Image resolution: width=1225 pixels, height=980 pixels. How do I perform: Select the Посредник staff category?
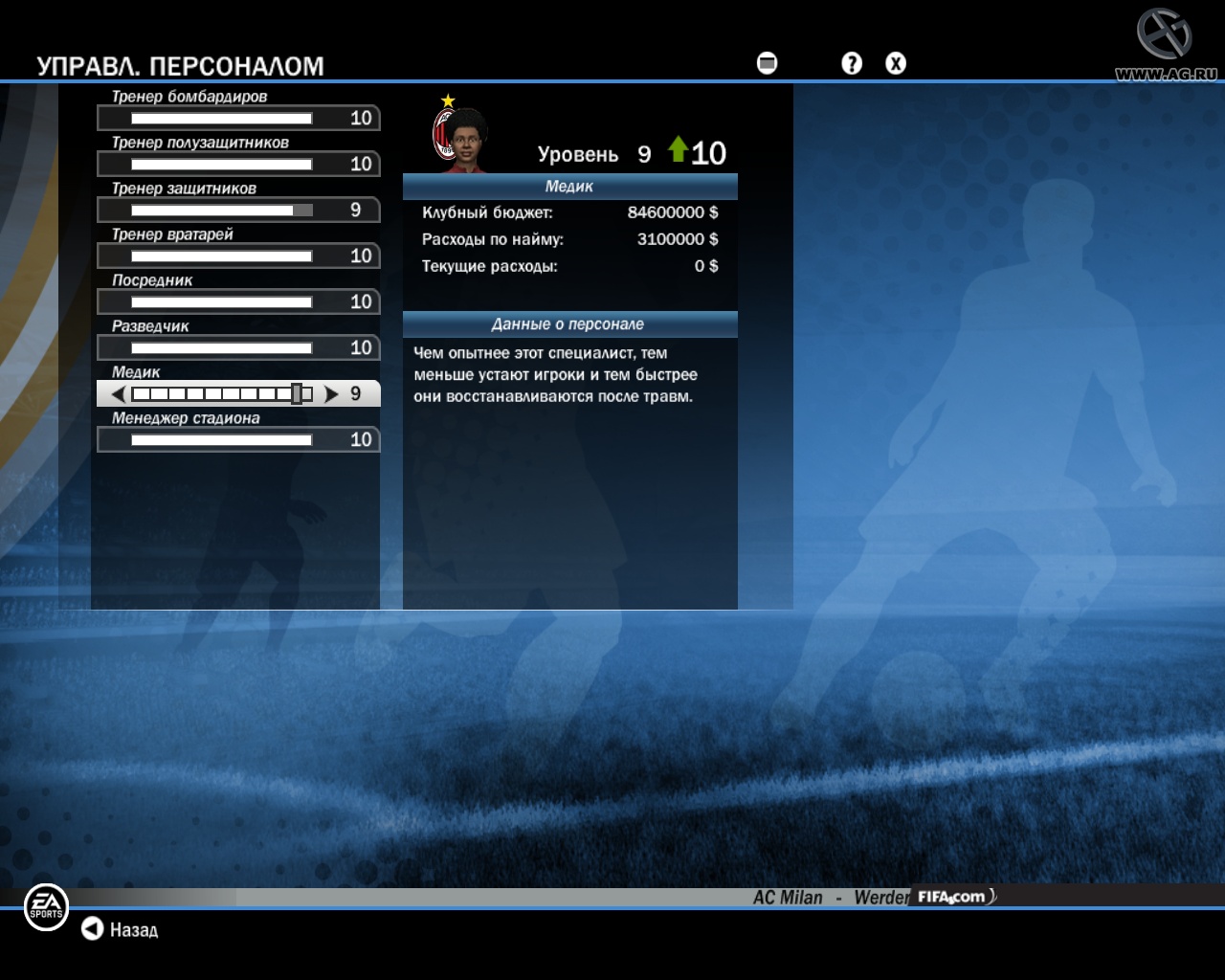[x=238, y=301]
